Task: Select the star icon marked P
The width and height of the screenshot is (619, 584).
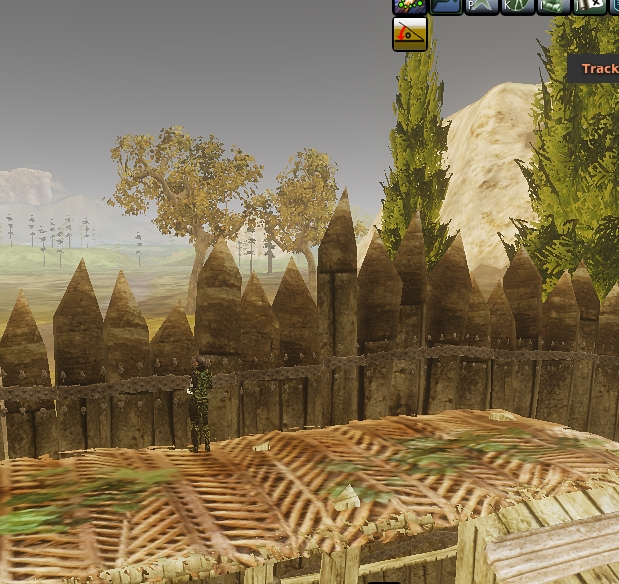Action: coord(481,6)
